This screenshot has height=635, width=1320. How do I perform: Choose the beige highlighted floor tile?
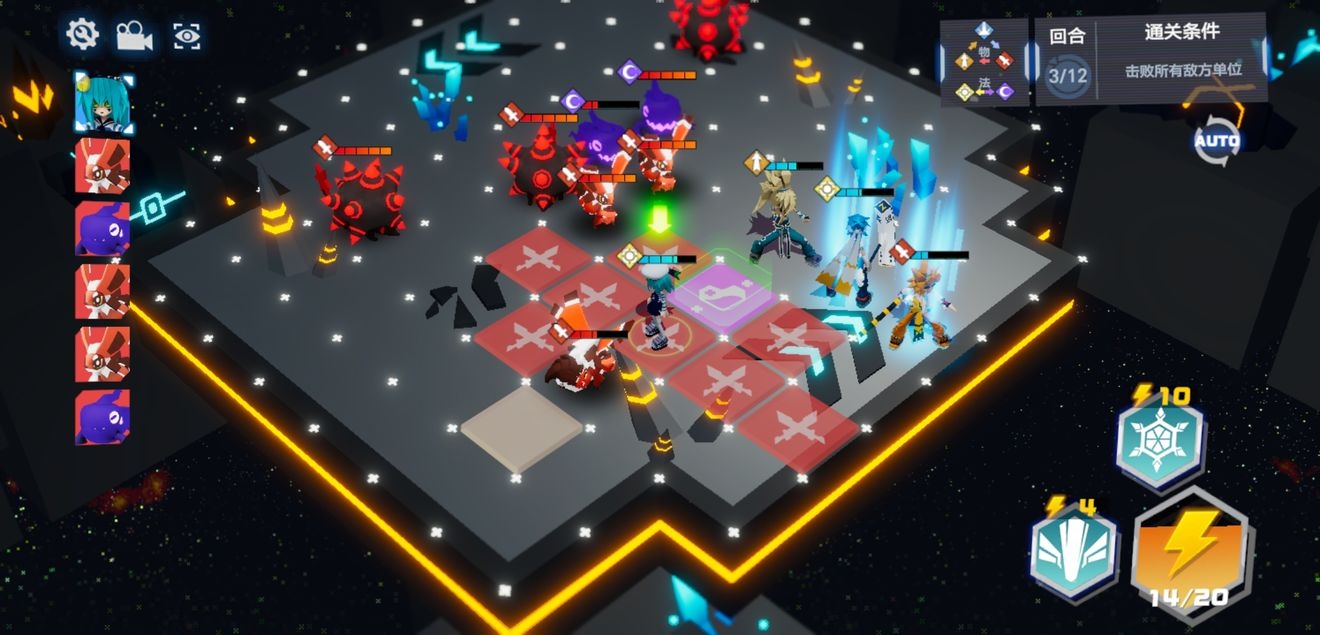521,427
